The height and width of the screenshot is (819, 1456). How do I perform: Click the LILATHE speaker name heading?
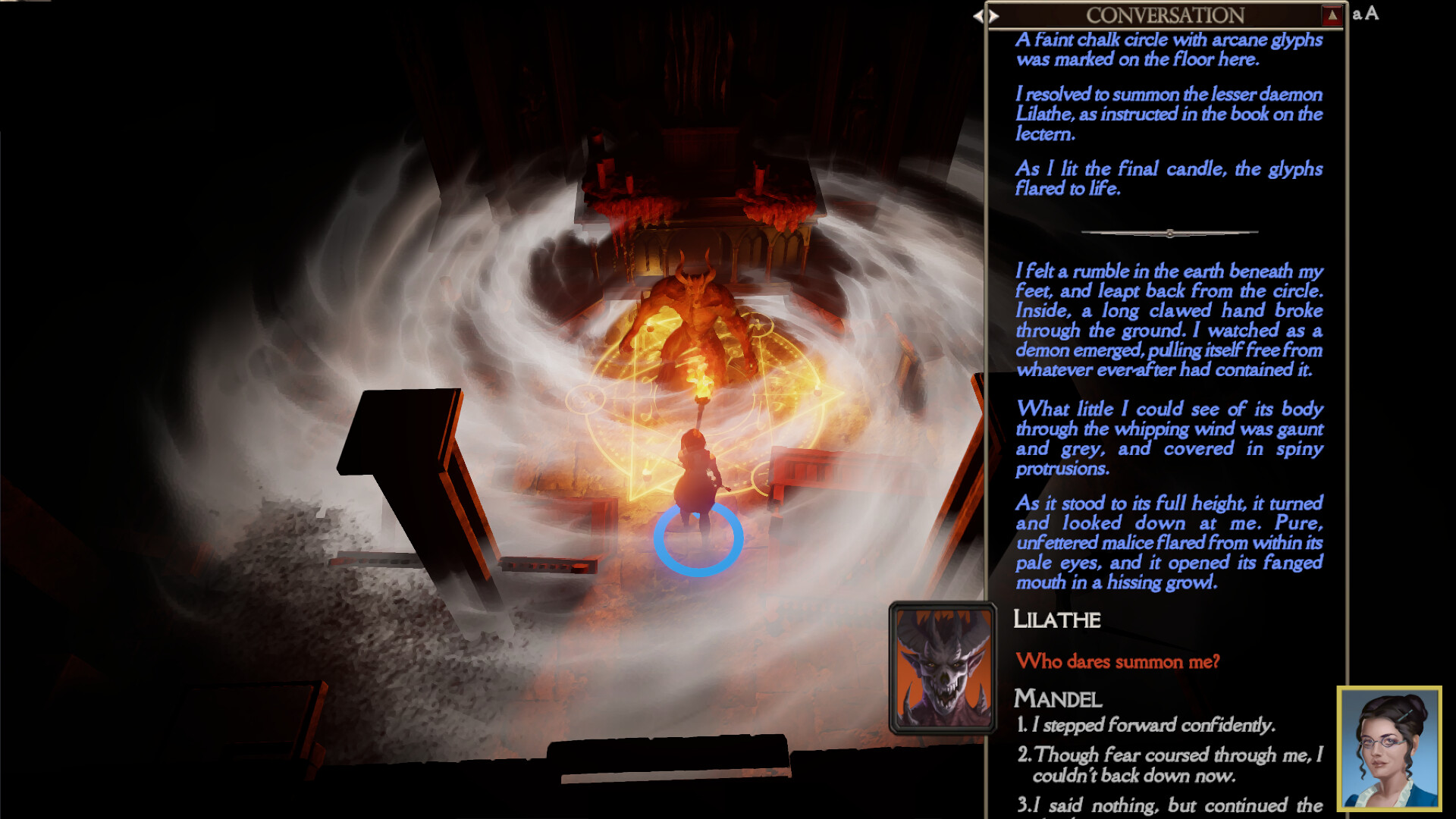click(1056, 620)
